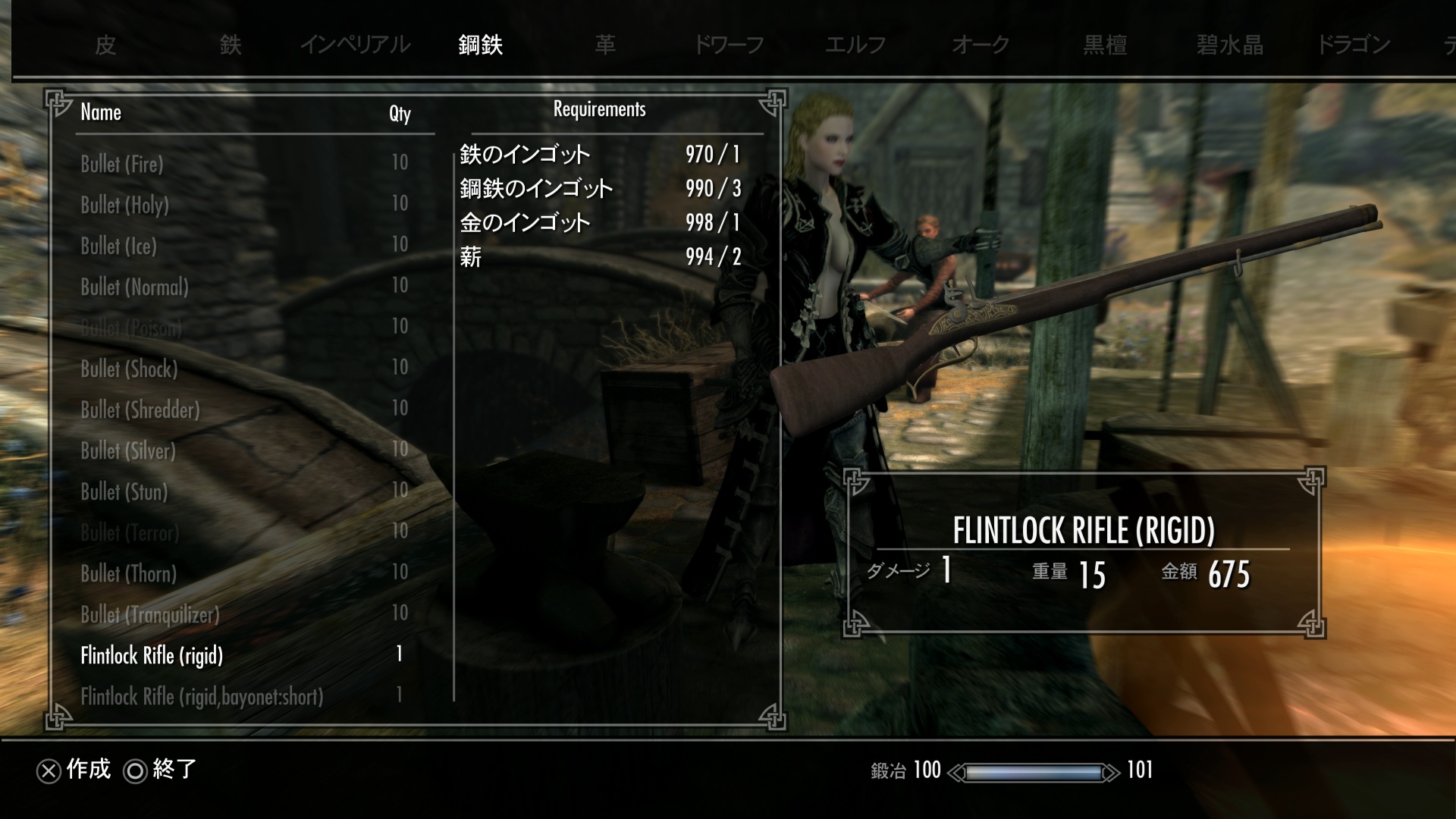Viewport: 1456px width, 819px height.
Task: Open the 鉄 crafting category
Action: tap(231, 45)
